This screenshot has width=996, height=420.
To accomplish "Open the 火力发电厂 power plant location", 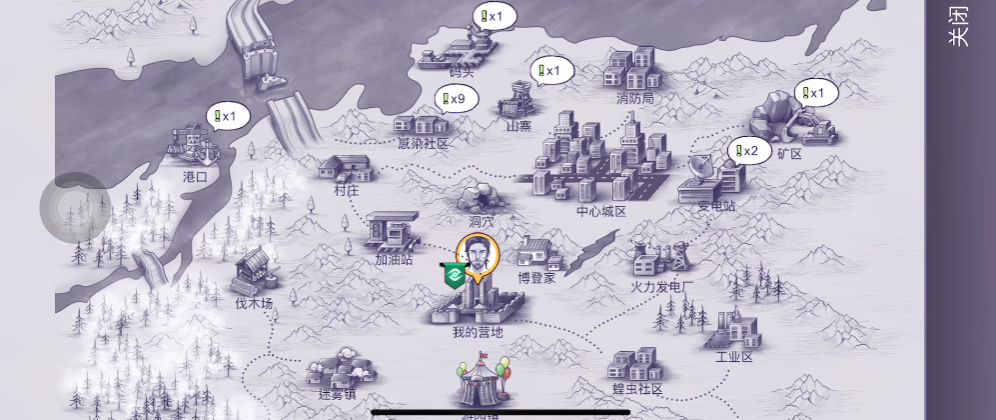I will pos(661,262).
